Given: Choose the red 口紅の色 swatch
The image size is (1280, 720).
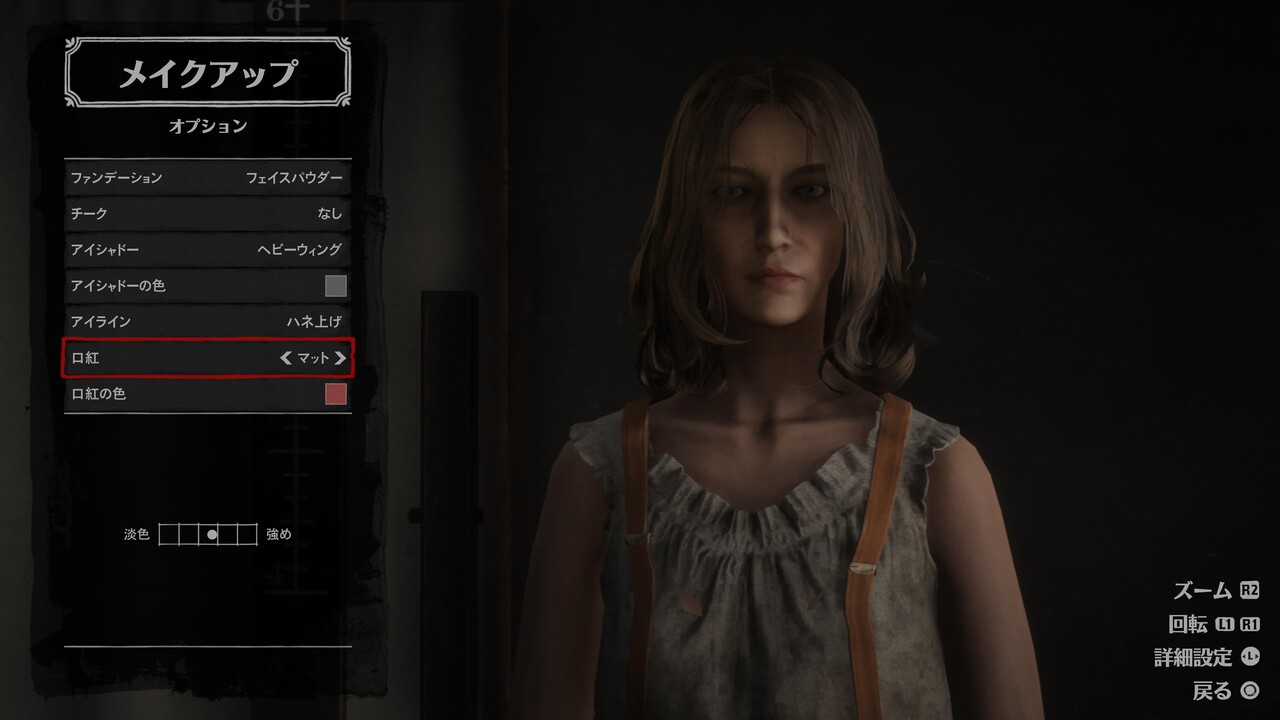Looking at the screenshot, I should click(336, 394).
